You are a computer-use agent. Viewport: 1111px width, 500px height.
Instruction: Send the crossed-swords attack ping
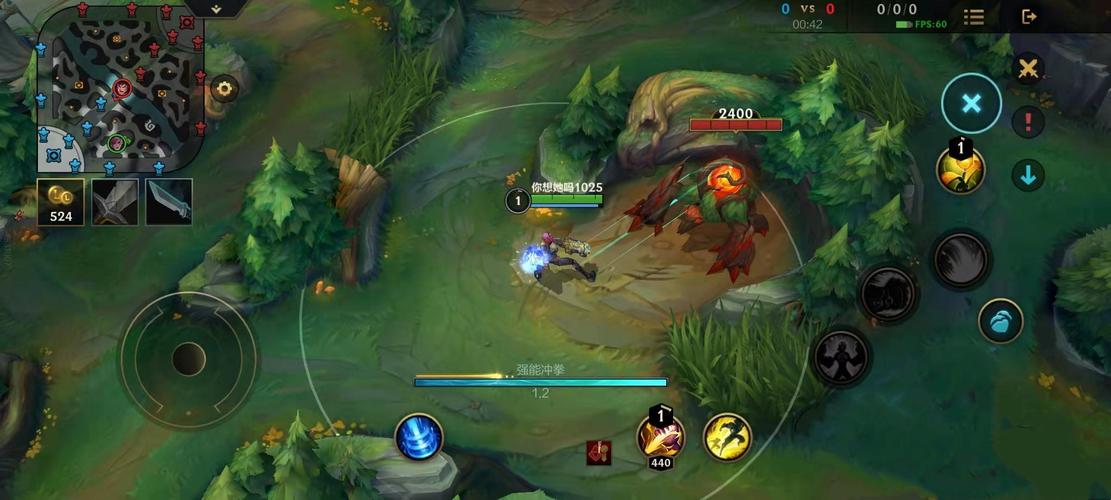point(1027,69)
